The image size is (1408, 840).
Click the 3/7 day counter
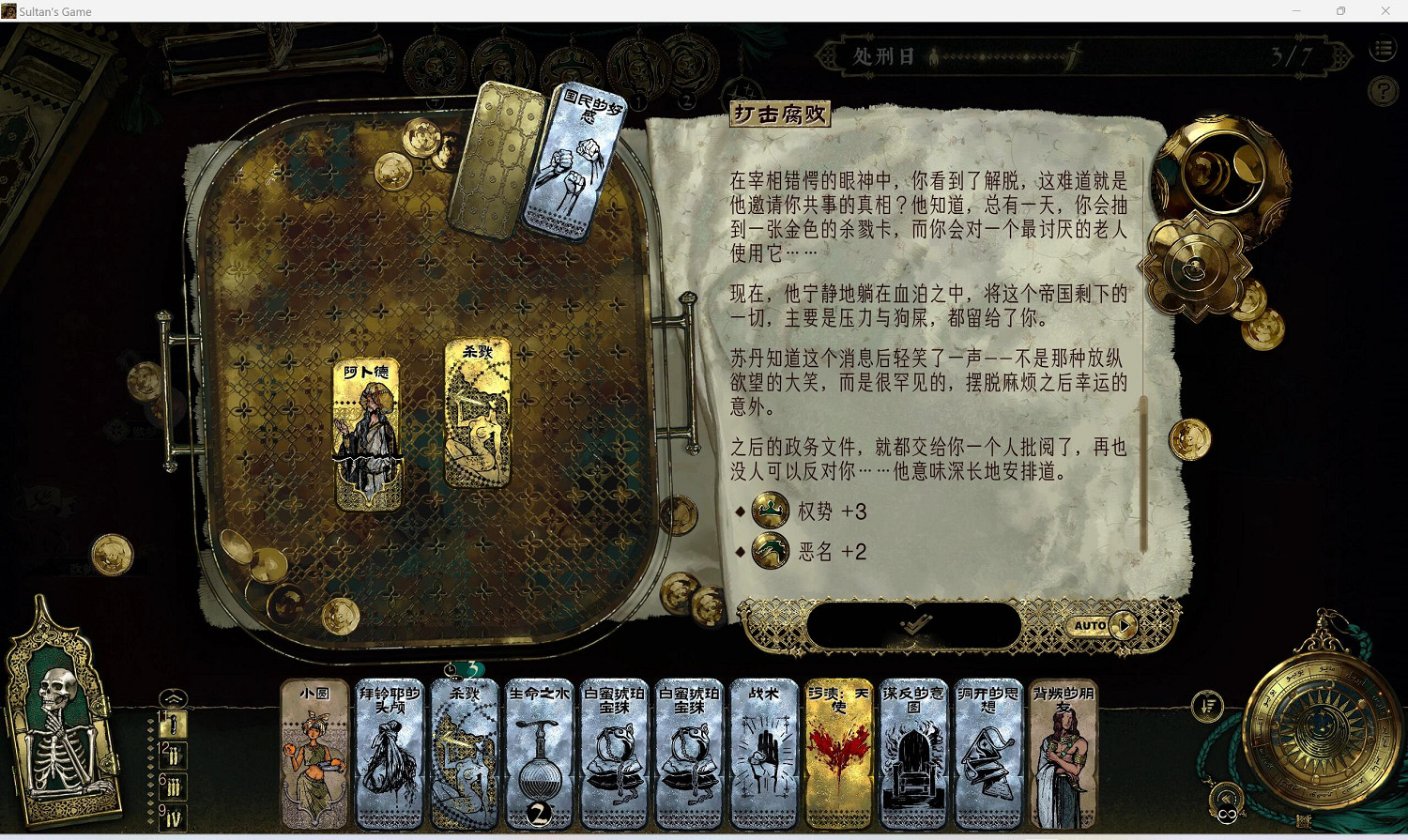tap(1293, 55)
